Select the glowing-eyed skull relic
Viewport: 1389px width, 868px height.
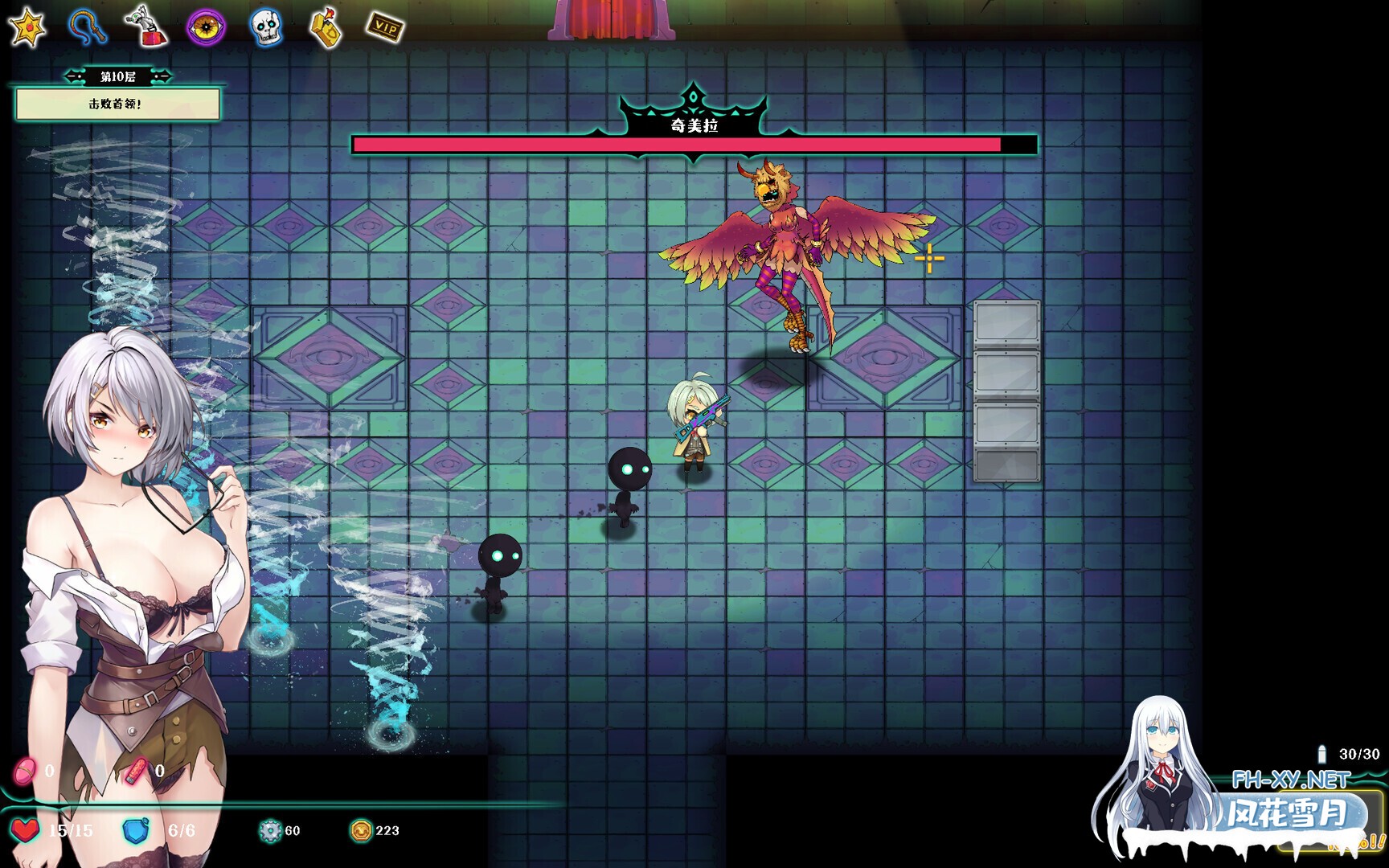coord(265,28)
